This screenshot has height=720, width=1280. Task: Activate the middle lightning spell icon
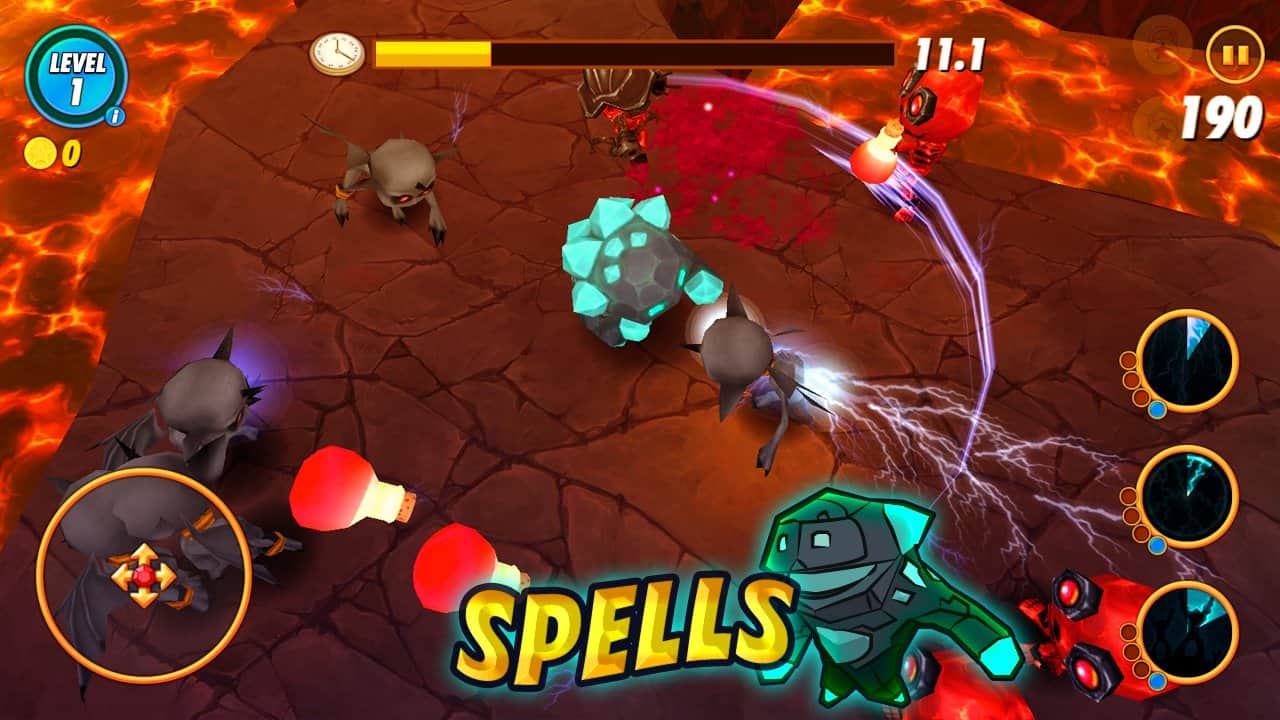coord(1189,497)
